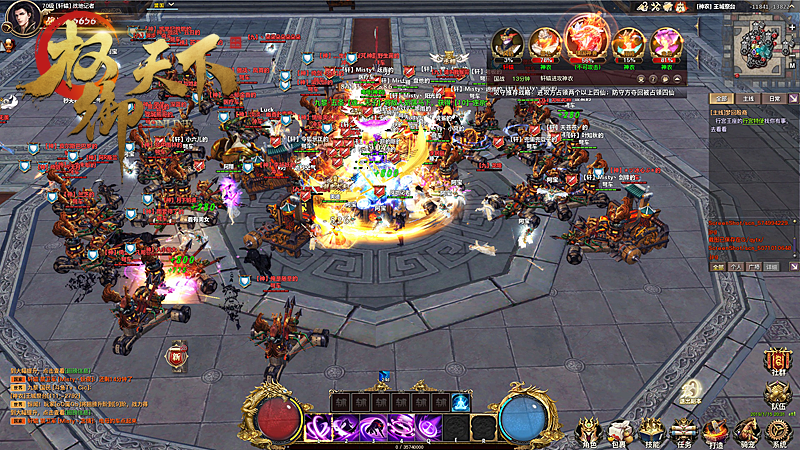
Task: Switch to the 主线 main quest tab
Action: click(x=746, y=99)
